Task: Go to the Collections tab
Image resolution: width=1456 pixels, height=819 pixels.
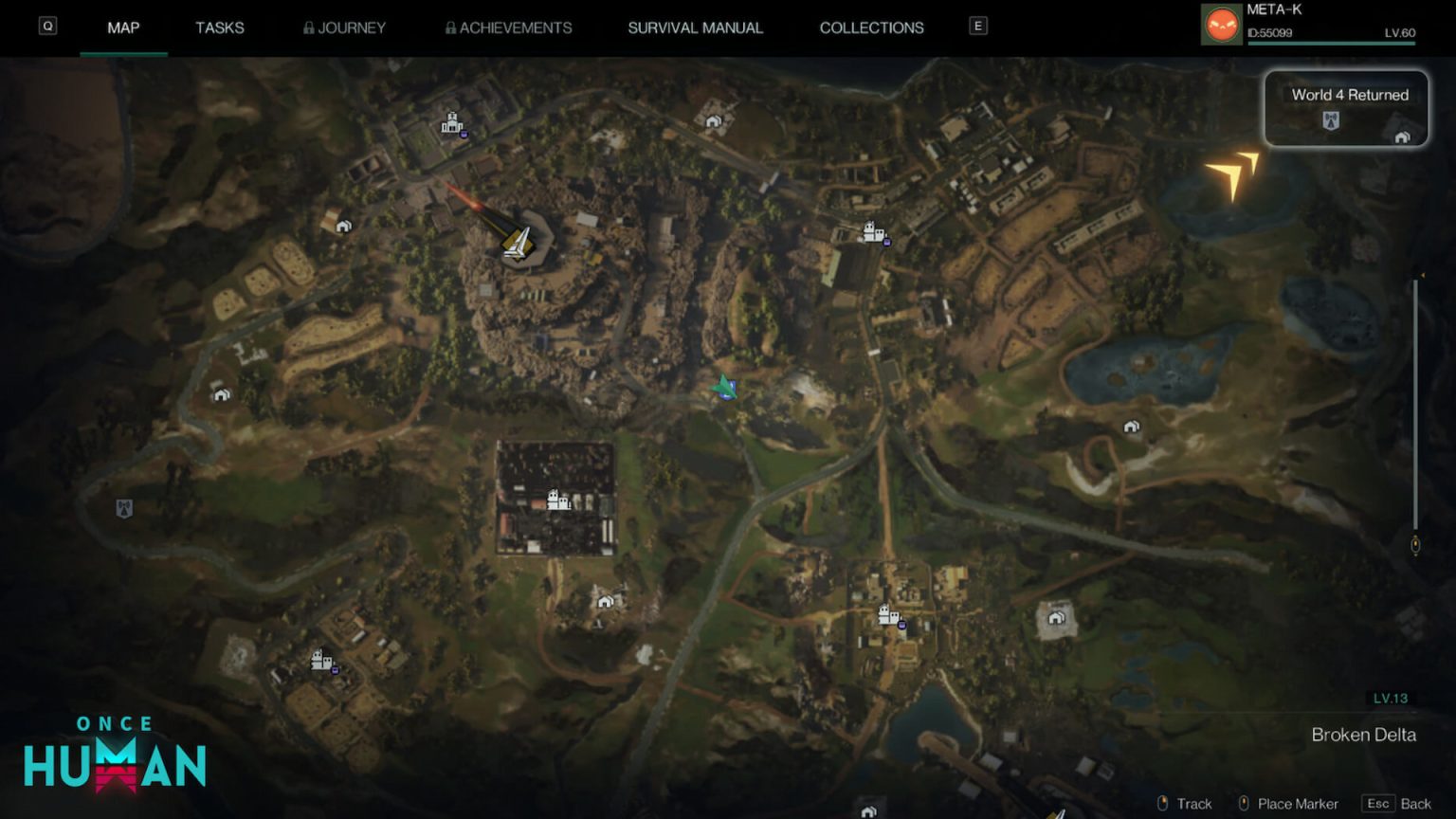Action: 871,27
